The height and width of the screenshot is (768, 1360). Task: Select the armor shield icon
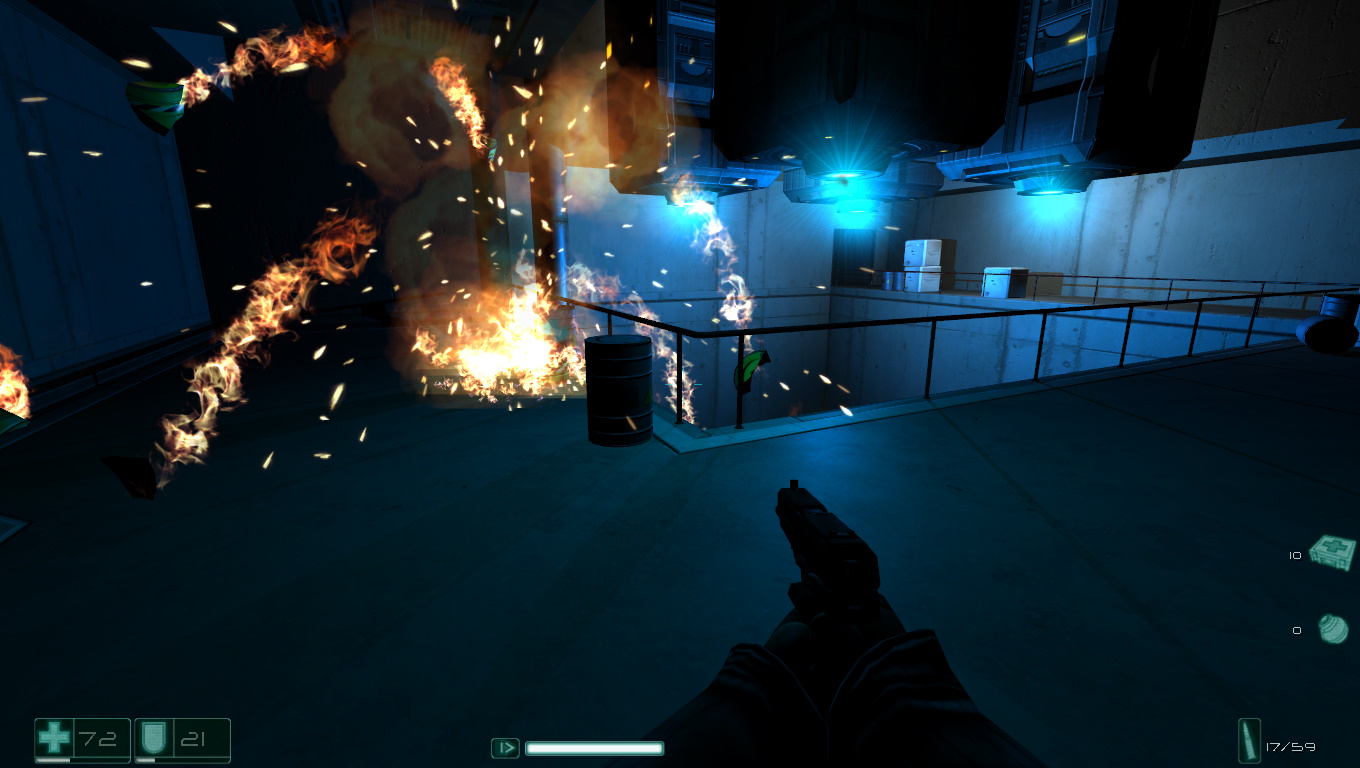(x=153, y=738)
